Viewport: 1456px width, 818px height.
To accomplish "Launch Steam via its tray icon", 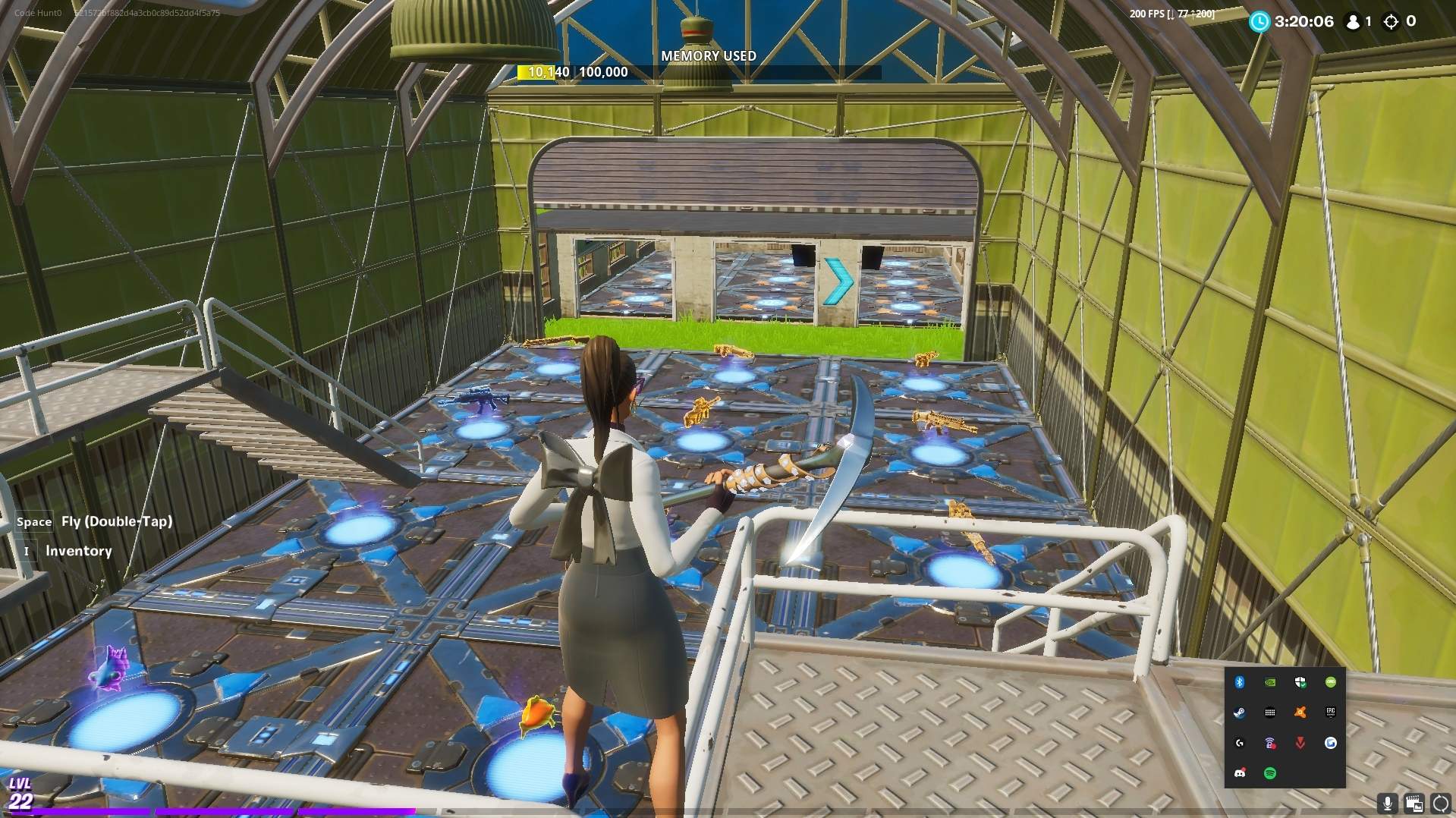I will click(1239, 712).
